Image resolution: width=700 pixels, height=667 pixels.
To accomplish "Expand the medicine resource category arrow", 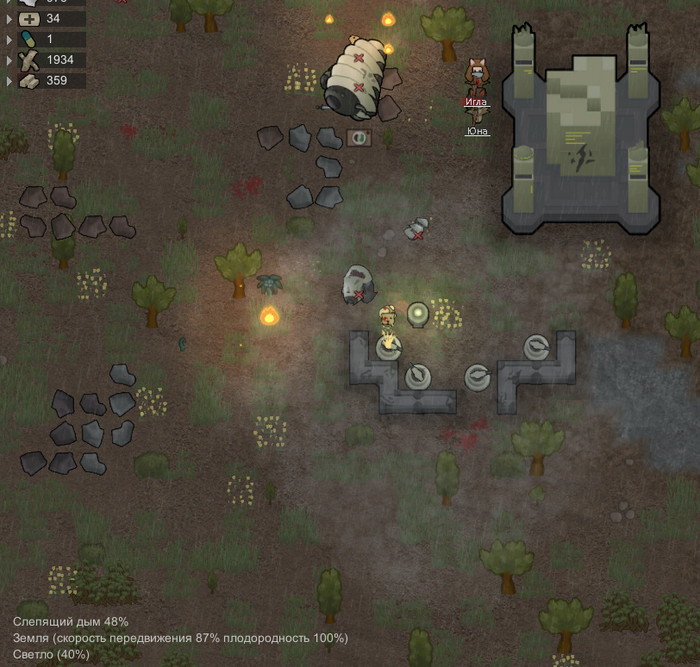I will [x=10, y=17].
